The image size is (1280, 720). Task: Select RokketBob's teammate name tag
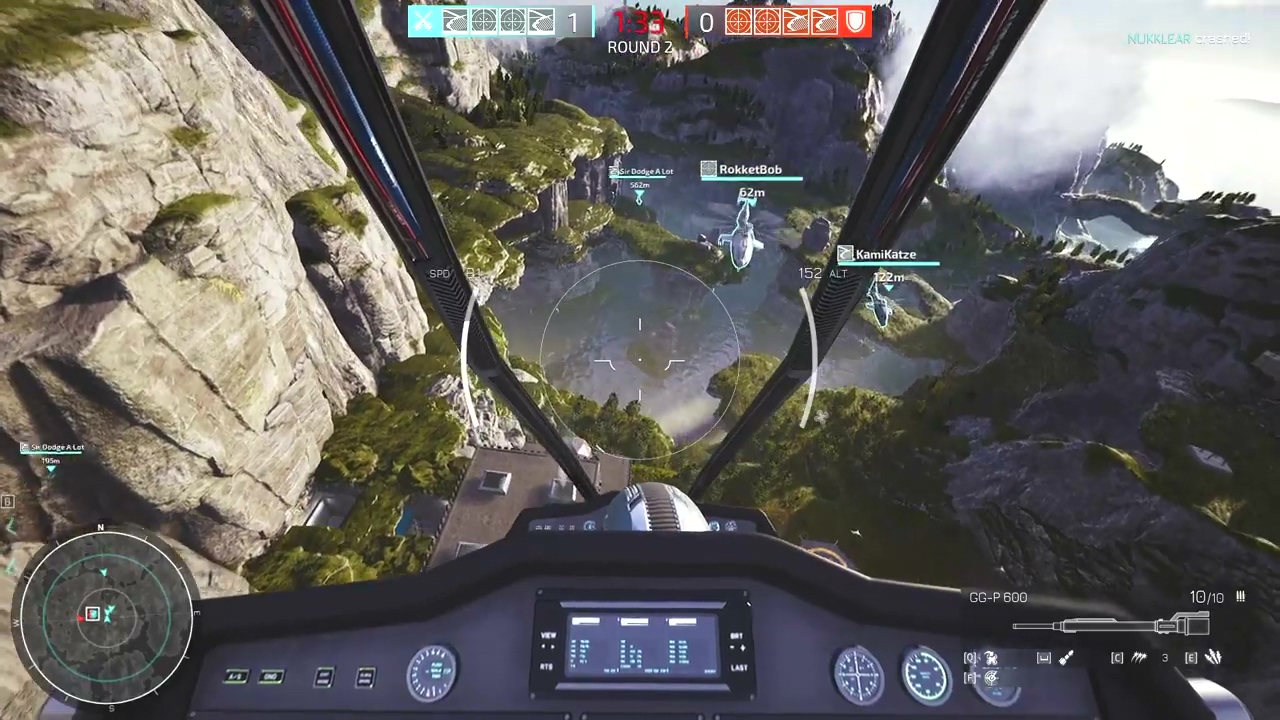(x=750, y=170)
